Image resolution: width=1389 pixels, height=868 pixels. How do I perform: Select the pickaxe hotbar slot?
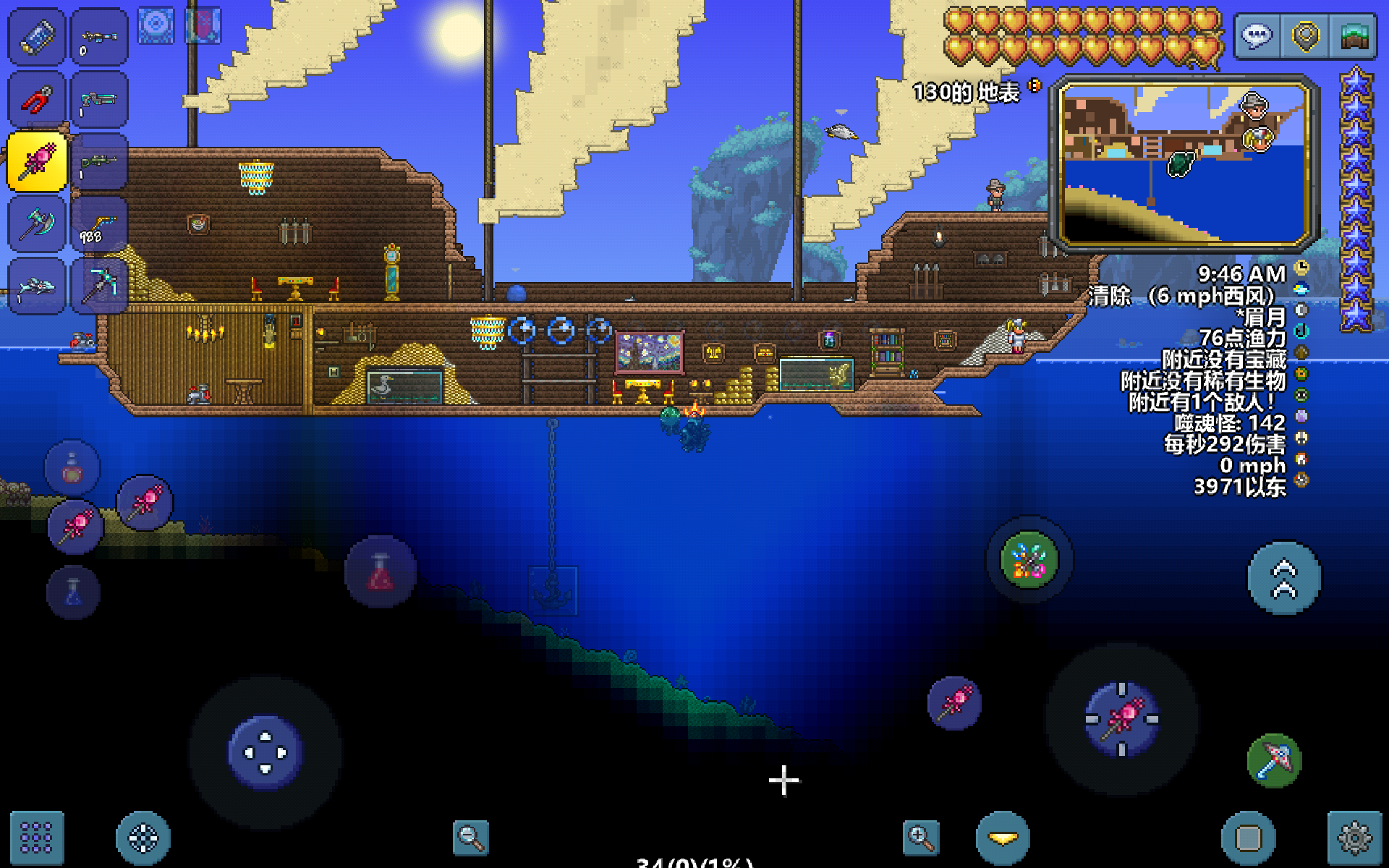[x=100, y=286]
